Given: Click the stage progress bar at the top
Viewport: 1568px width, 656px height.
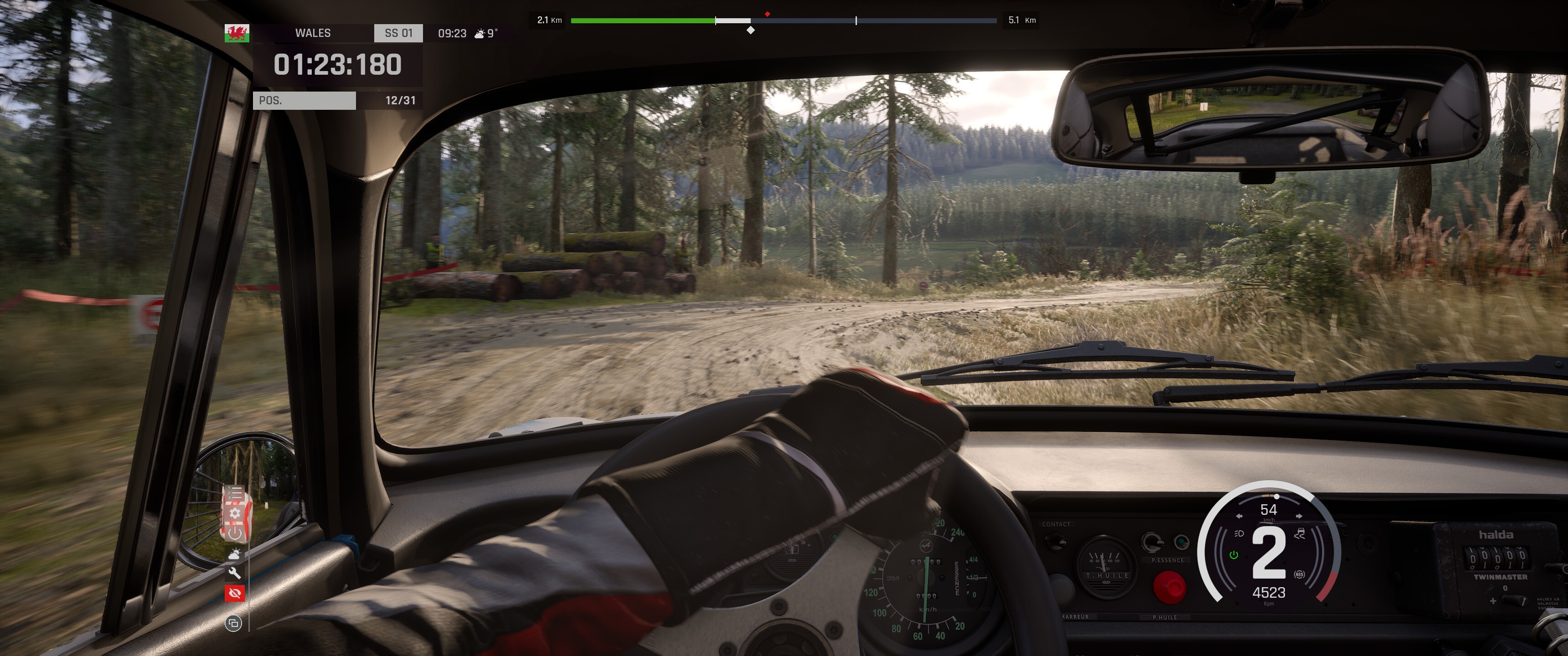Looking at the screenshot, I should pyautogui.click(x=784, y=20).
